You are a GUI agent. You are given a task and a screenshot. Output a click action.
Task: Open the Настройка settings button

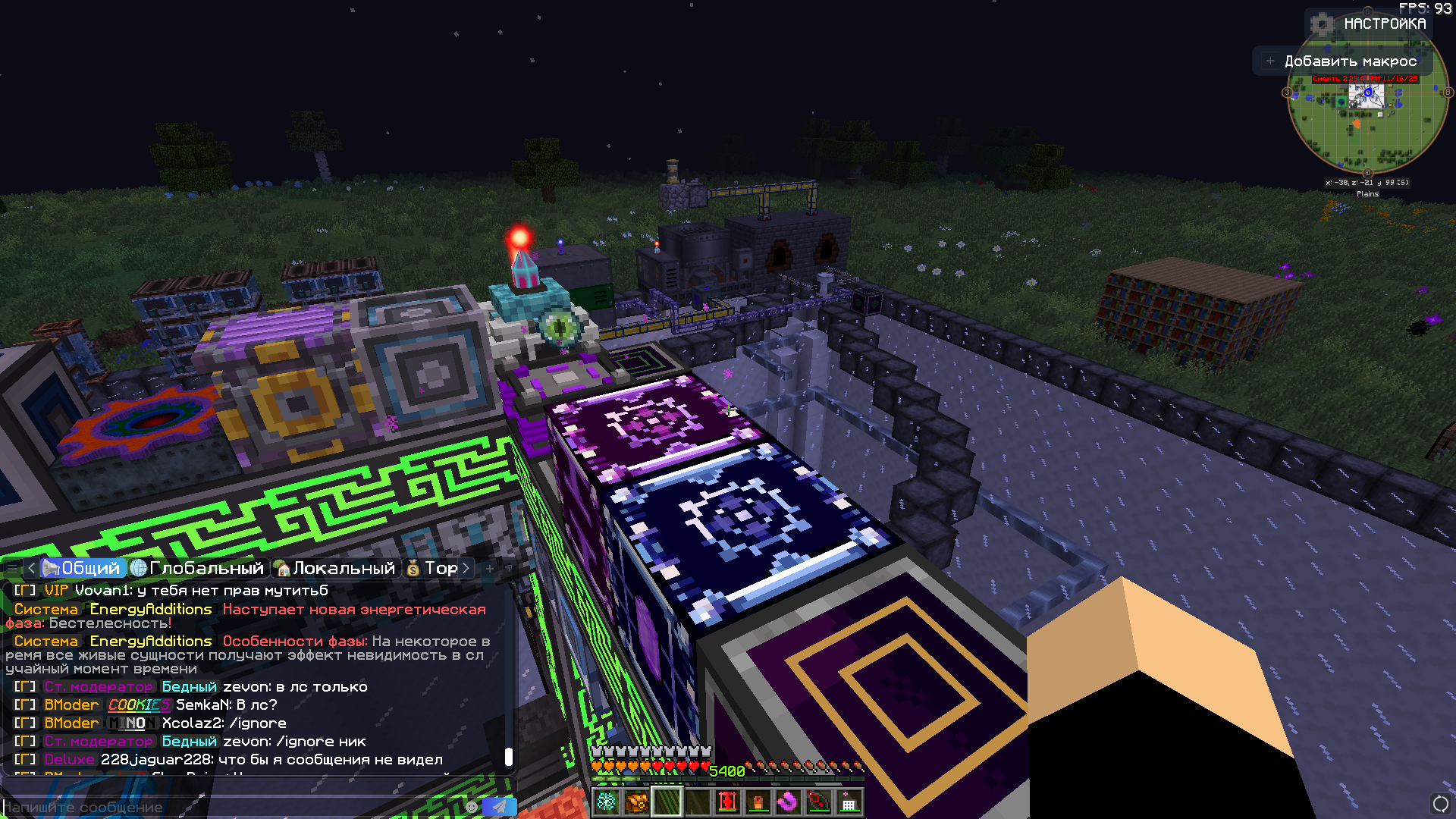[x=1370, y=24]
